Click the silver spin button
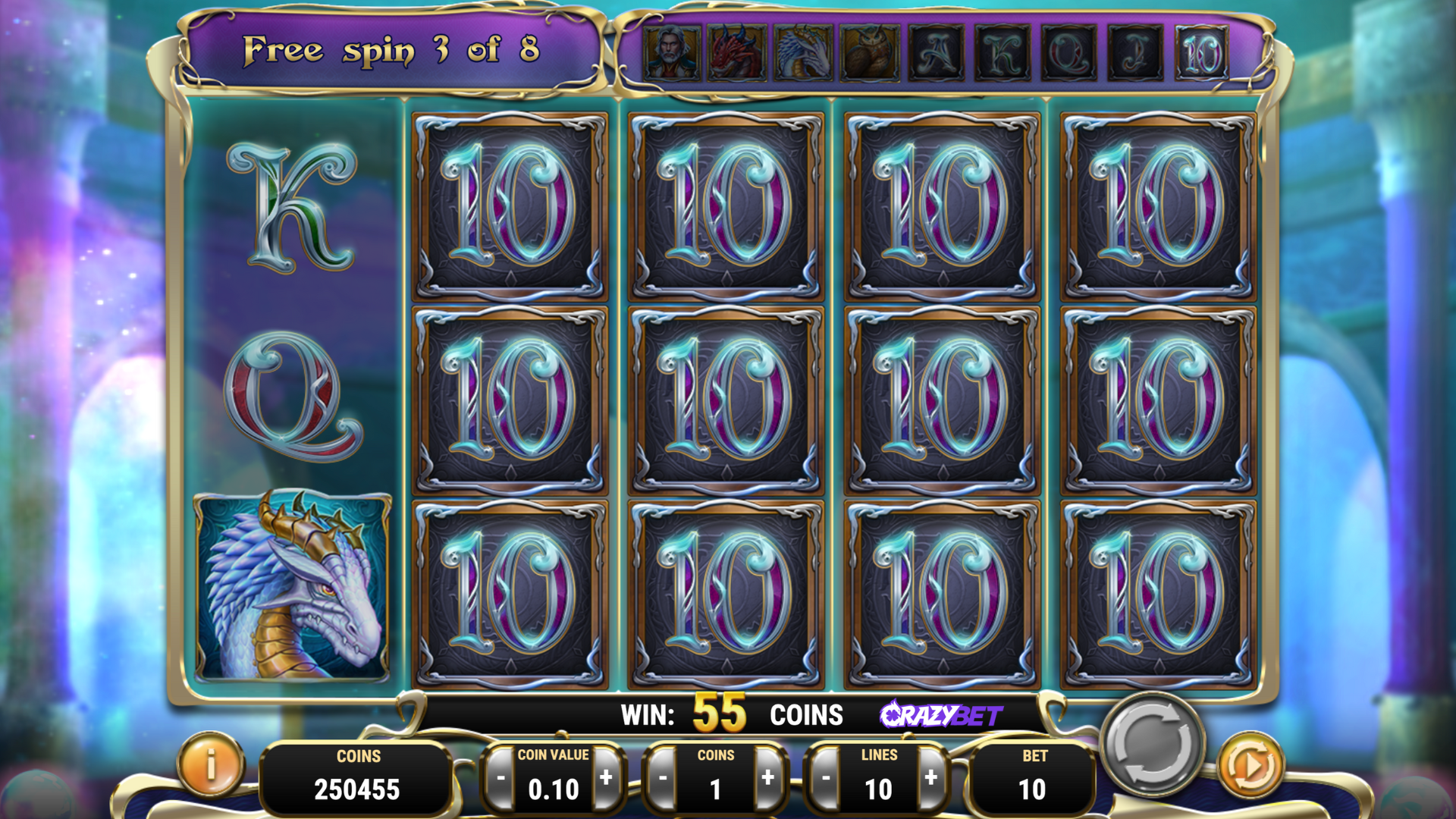This screenshot has height=819, width=1456. [x=1151, y=744]
